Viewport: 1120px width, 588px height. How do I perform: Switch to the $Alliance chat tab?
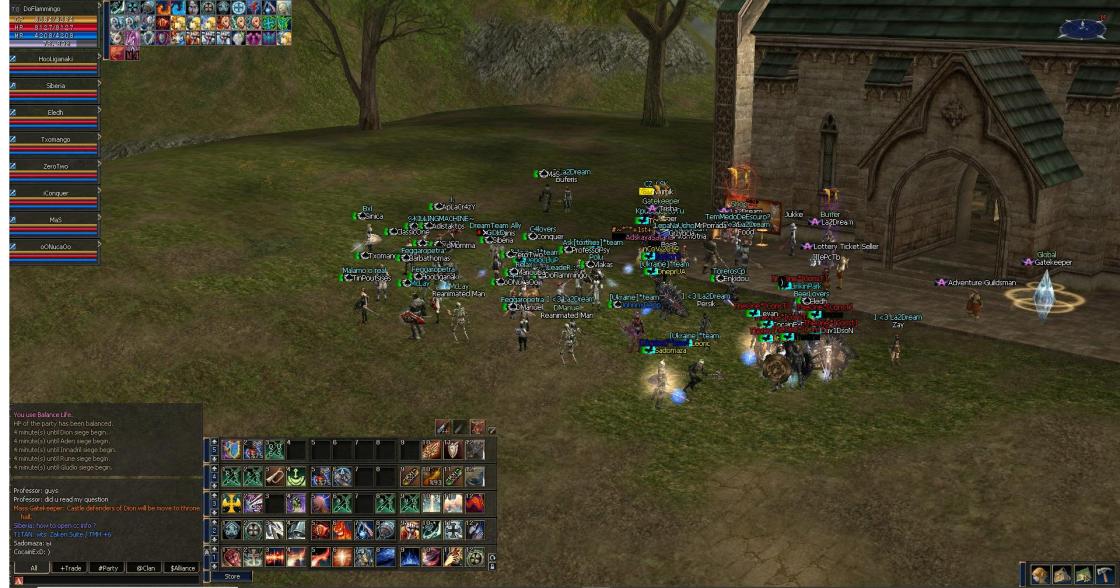tap(181, 567)
